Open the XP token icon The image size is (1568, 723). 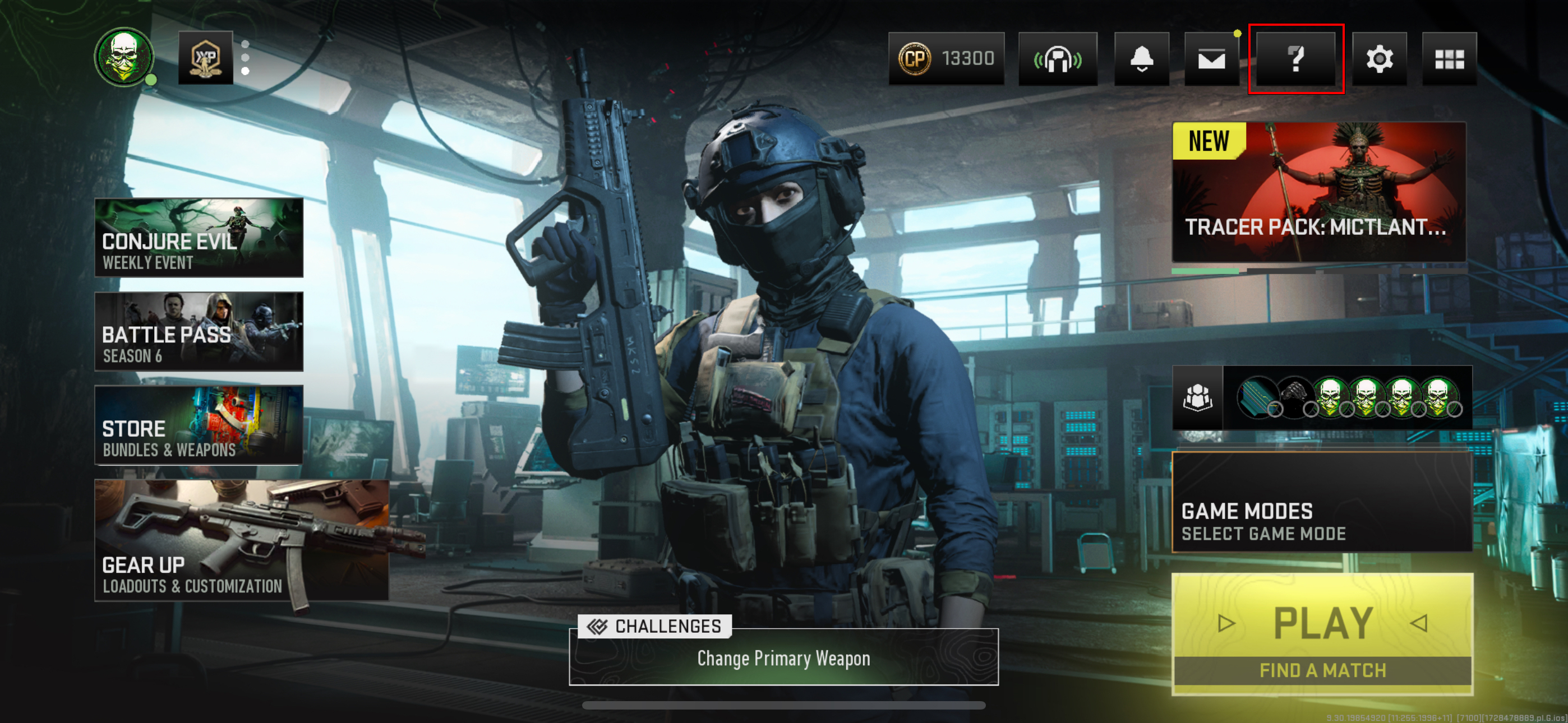pyautogui.click(x=206, y=58)
